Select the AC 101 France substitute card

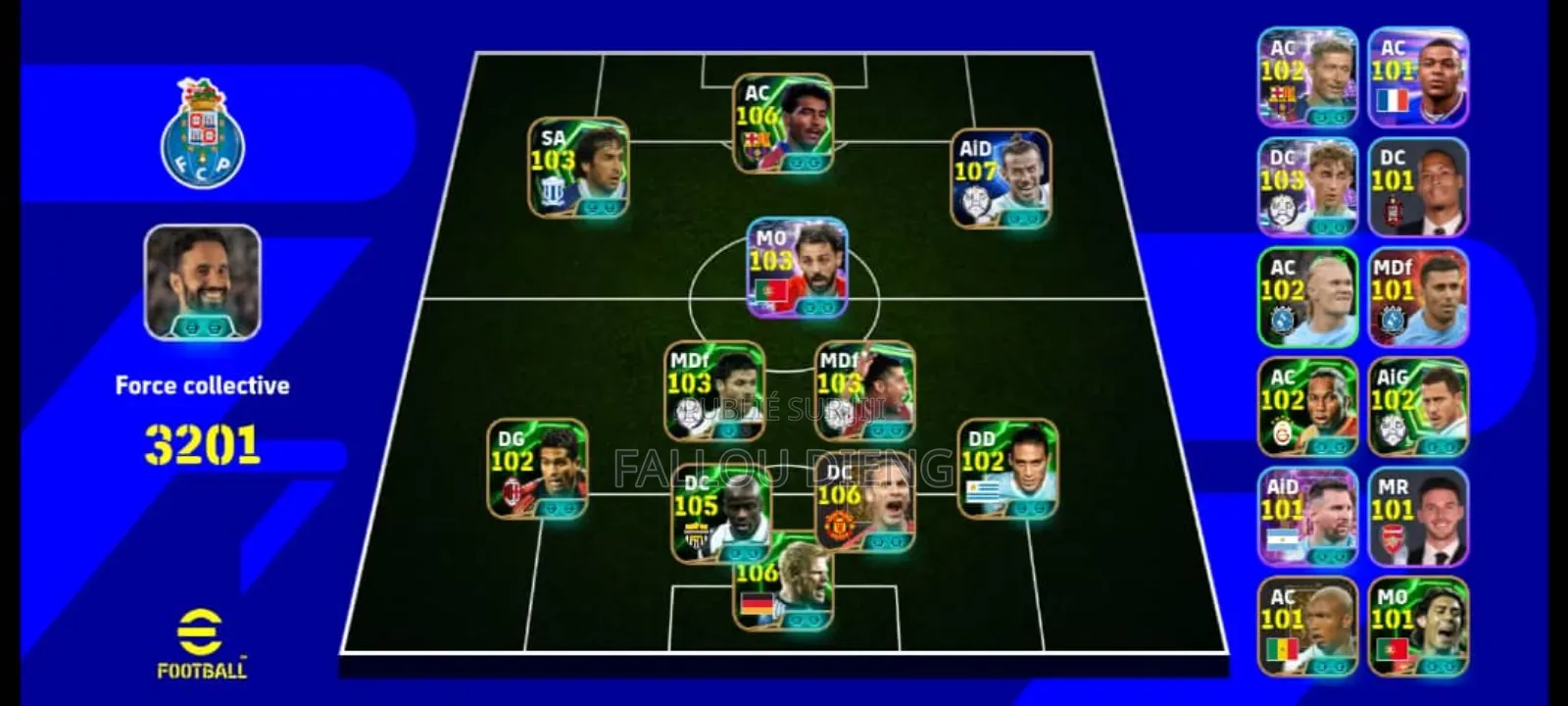click(1417, 77)
